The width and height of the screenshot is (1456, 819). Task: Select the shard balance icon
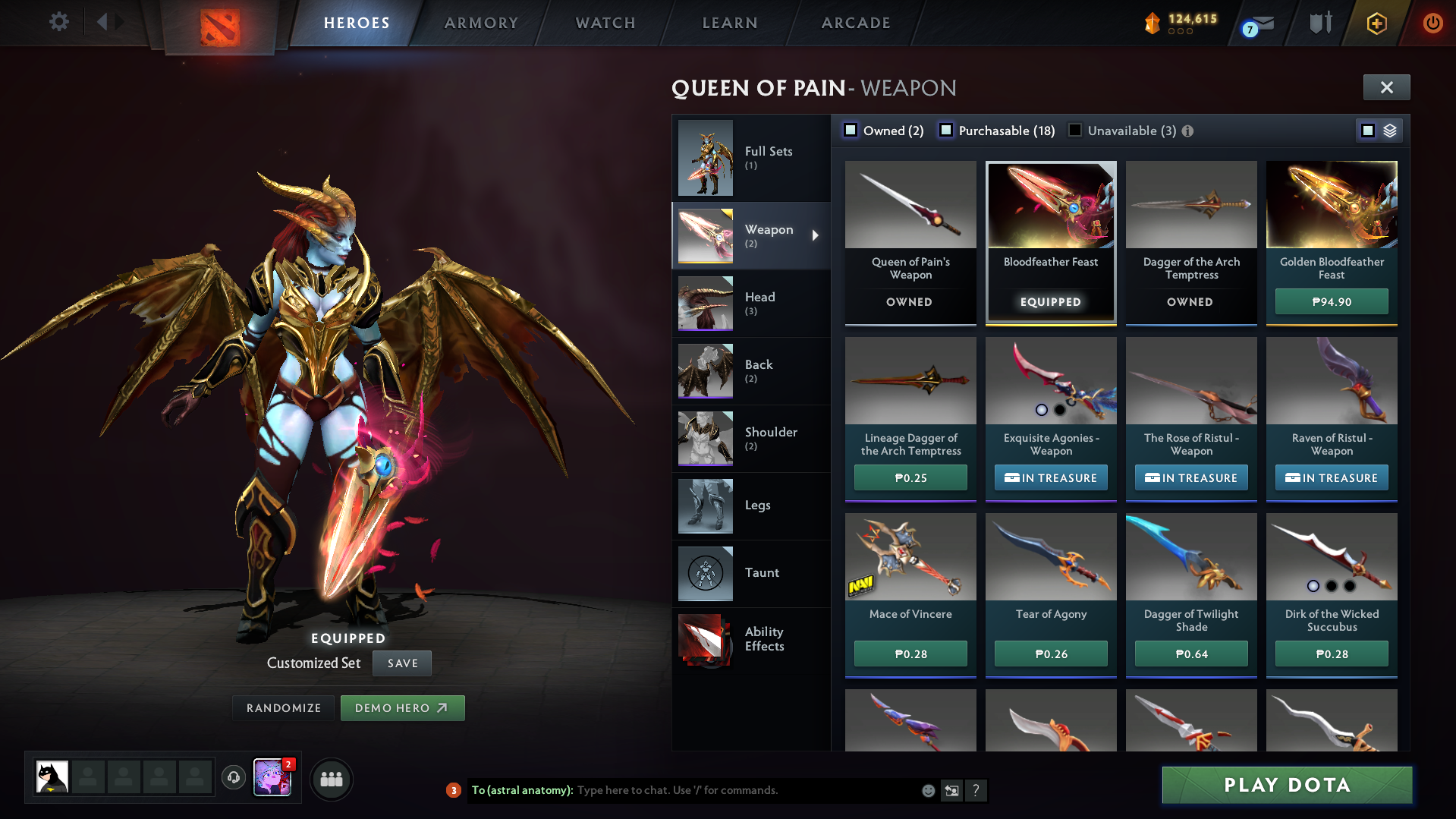point(1152,24)
